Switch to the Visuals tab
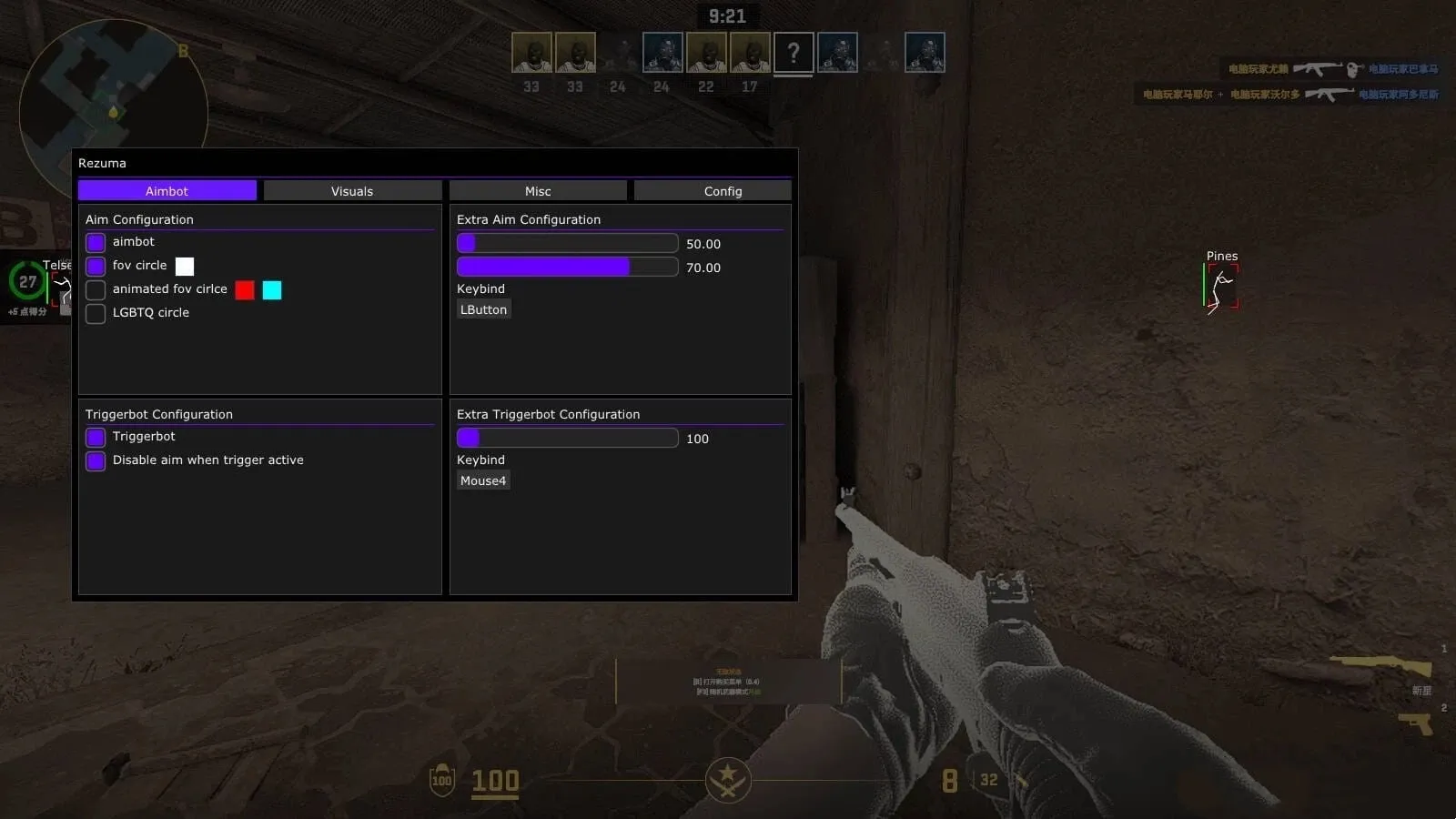Viewport: 1456px width, 819px height. click(352, 191)
